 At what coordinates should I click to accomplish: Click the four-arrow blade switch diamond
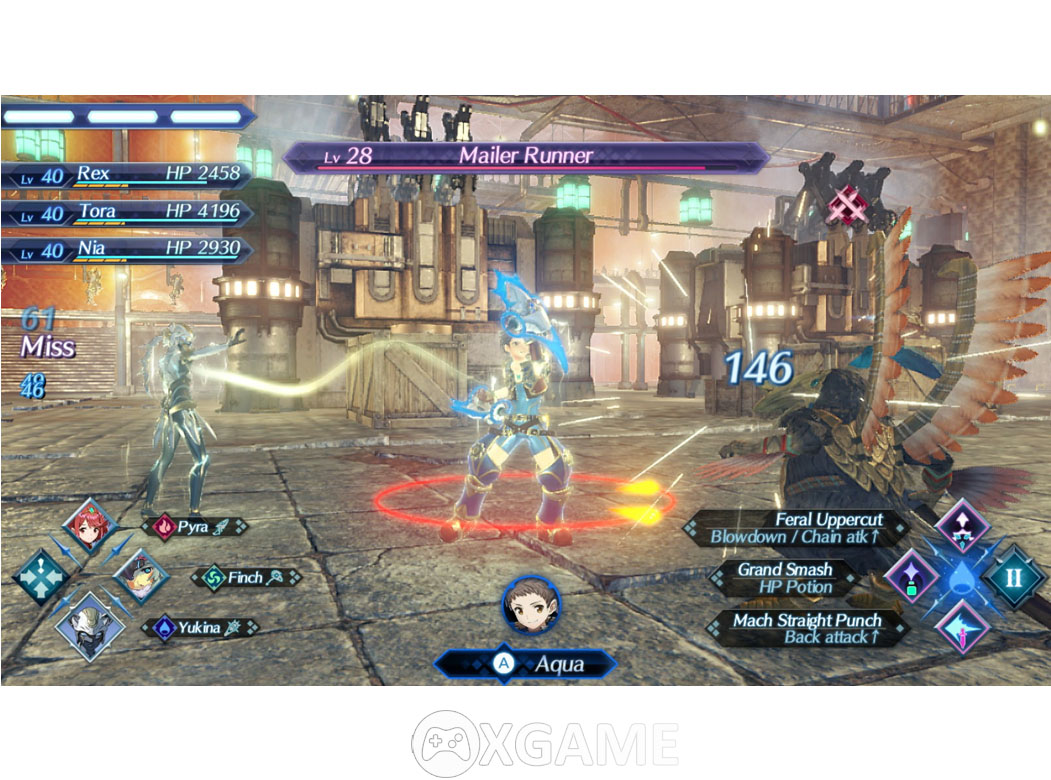click(40, 577)
